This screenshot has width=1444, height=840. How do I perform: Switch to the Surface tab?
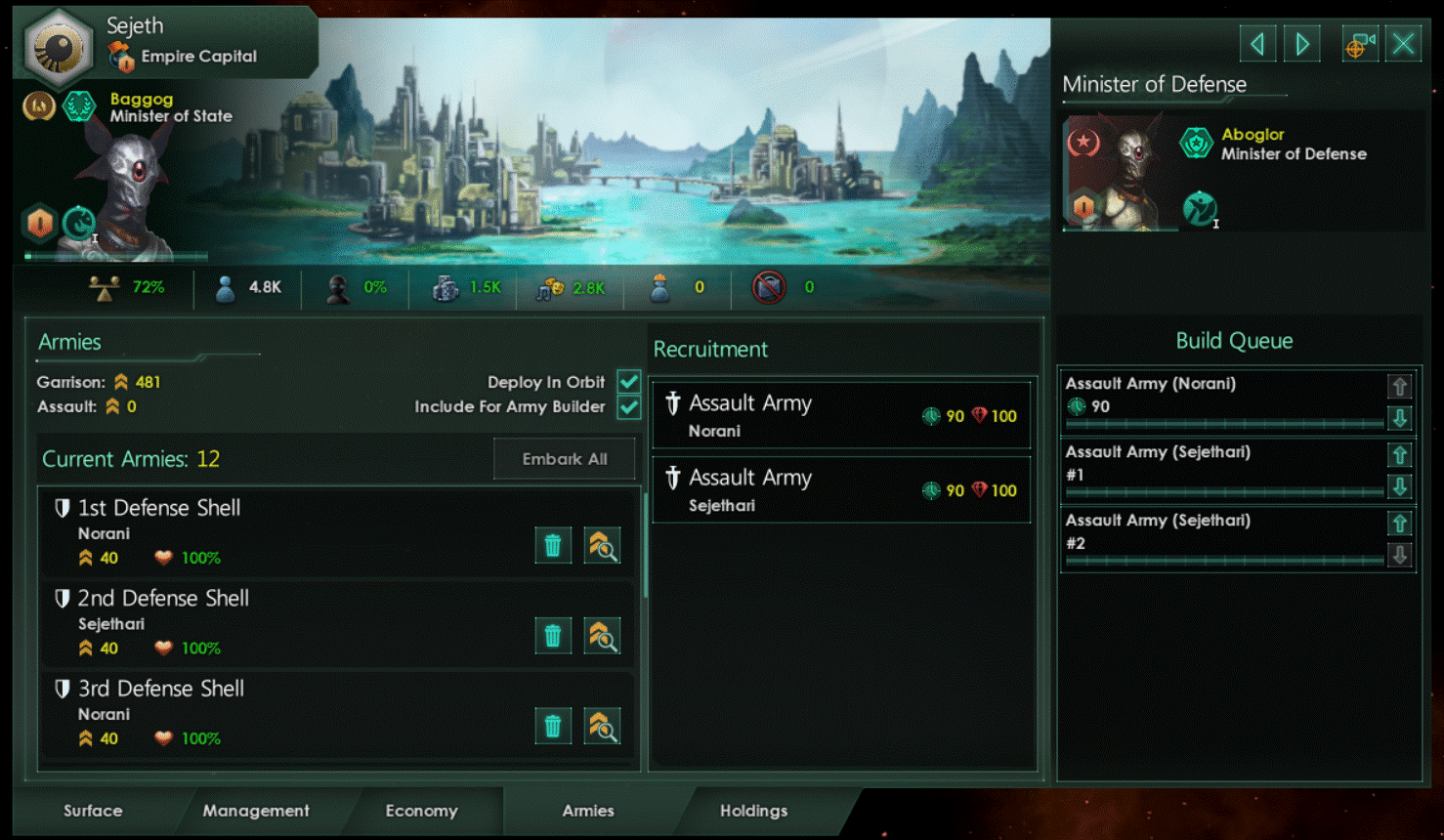click(x=92, y=811)
